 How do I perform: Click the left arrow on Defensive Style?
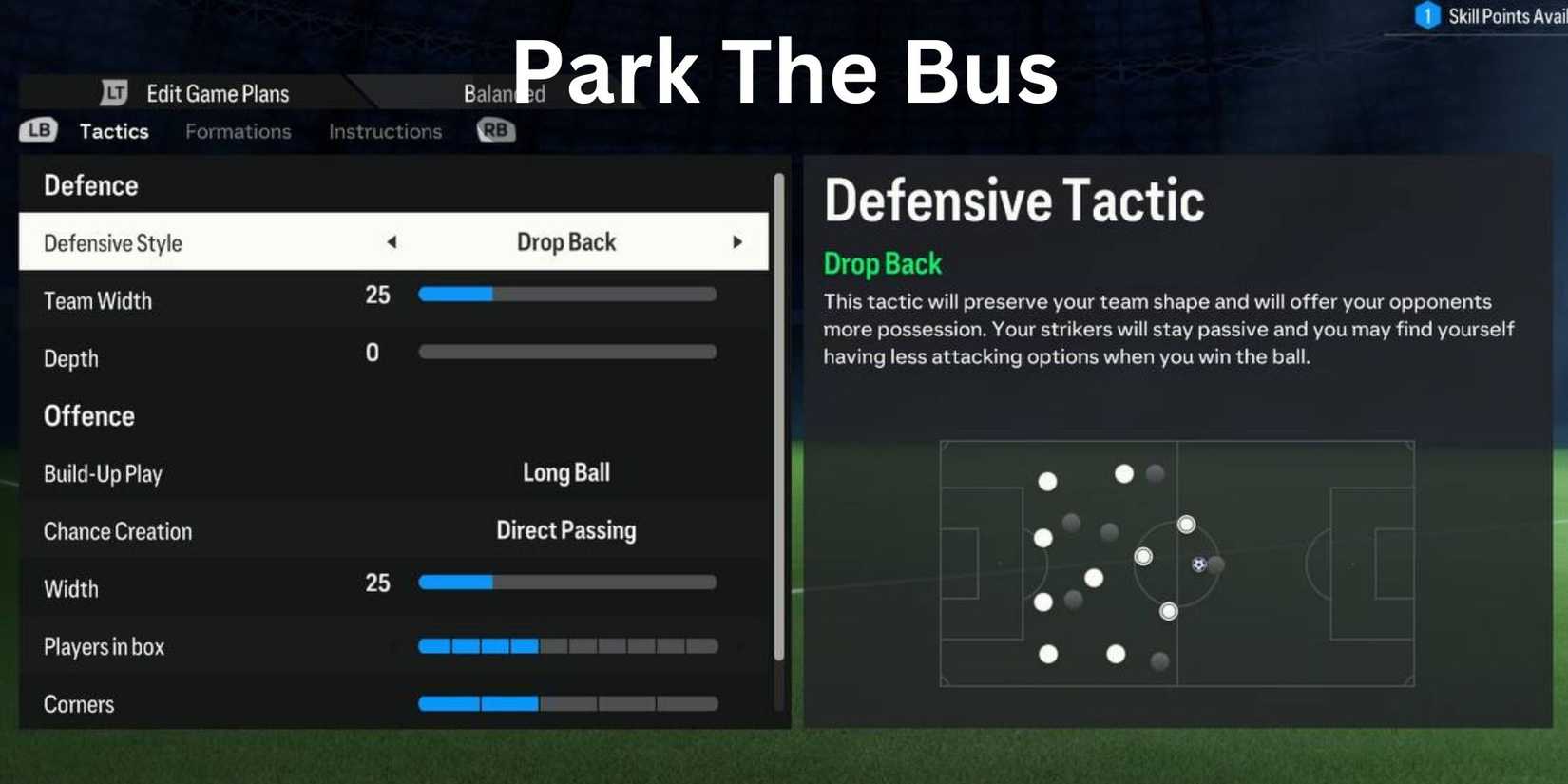point(392,242)
